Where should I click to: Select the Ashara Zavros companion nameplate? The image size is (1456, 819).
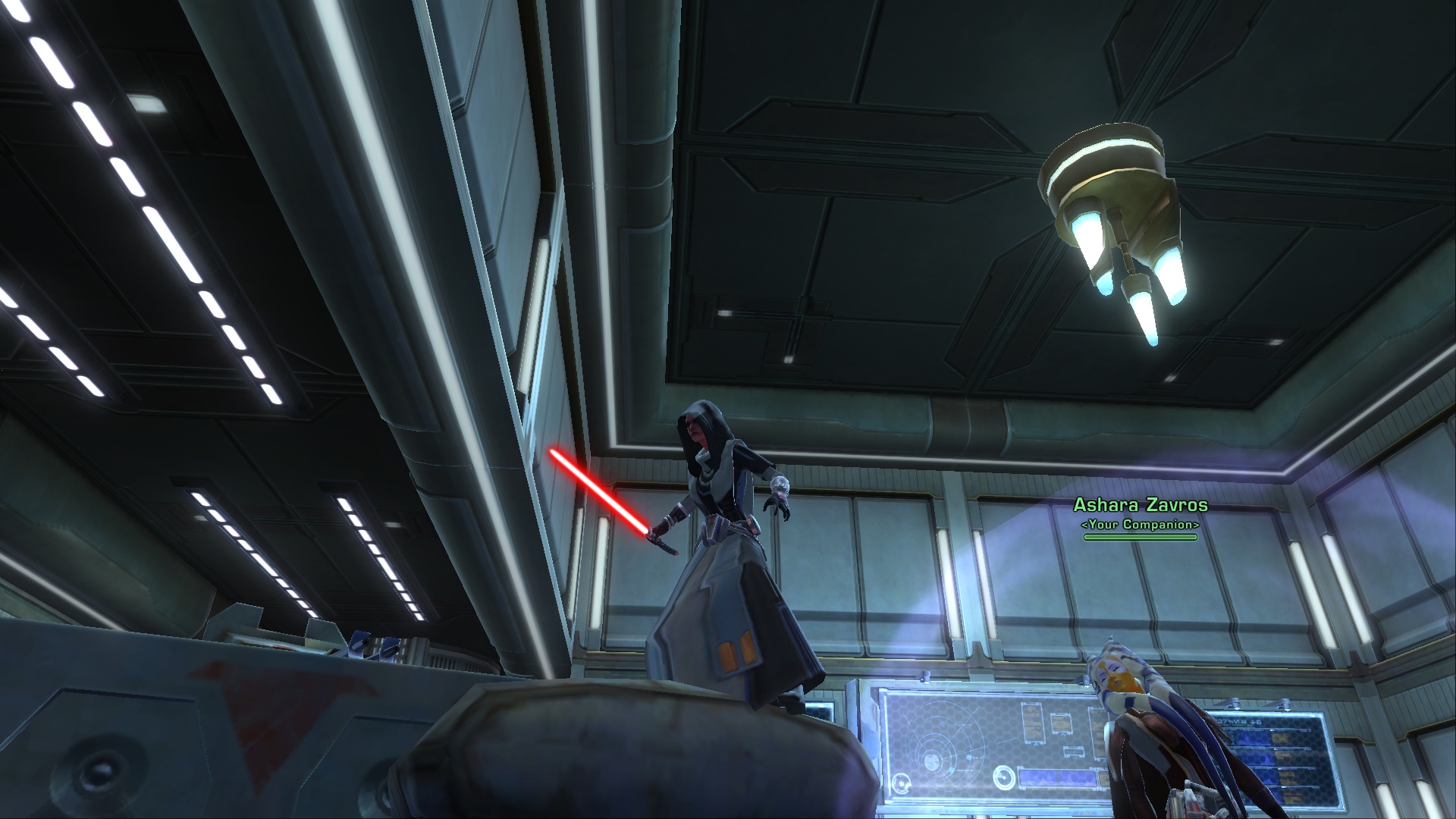[x=1140, y=506]
